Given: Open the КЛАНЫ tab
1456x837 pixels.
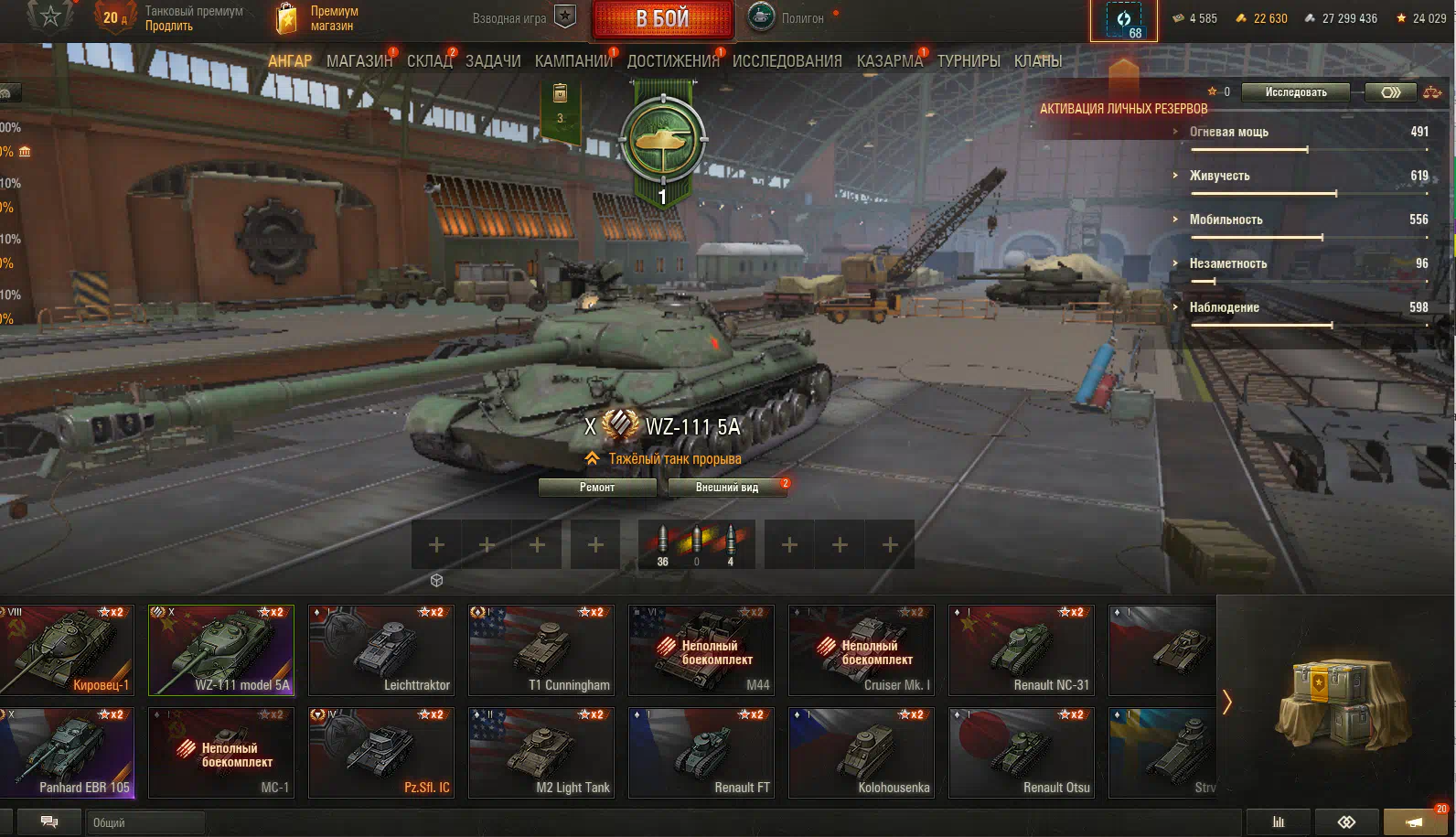Looking at the screenshot, I should [x=1037, y=61].
